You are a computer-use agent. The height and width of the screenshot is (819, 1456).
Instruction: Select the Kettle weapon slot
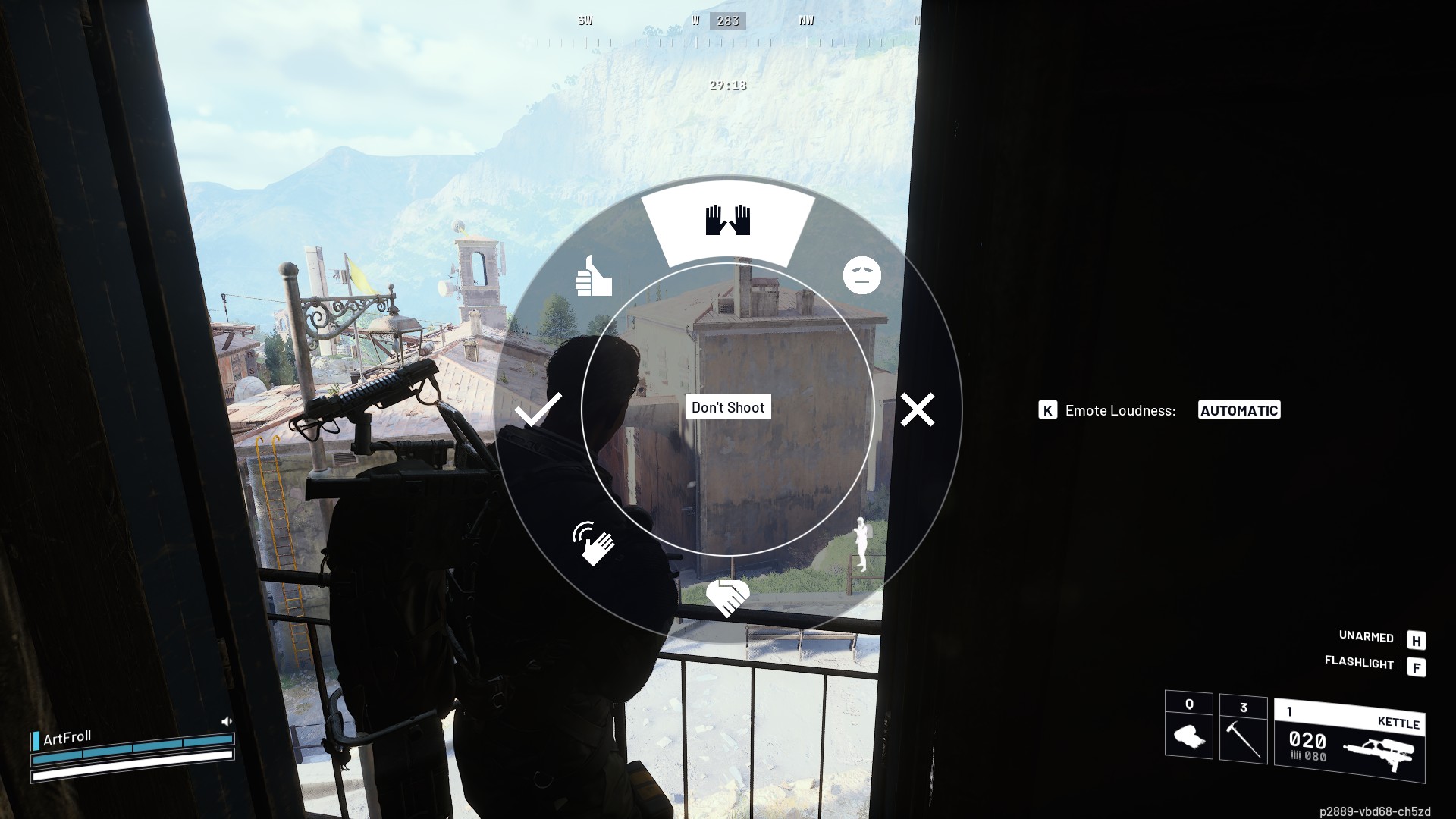tap(1350, 742)
